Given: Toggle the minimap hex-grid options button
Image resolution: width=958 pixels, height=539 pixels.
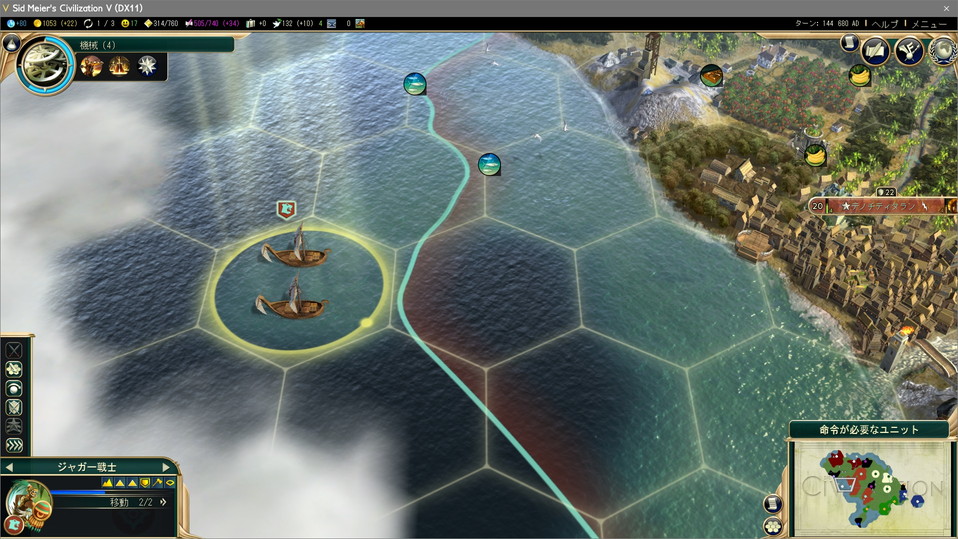Looking at the screenshot, I should point(773,526).
